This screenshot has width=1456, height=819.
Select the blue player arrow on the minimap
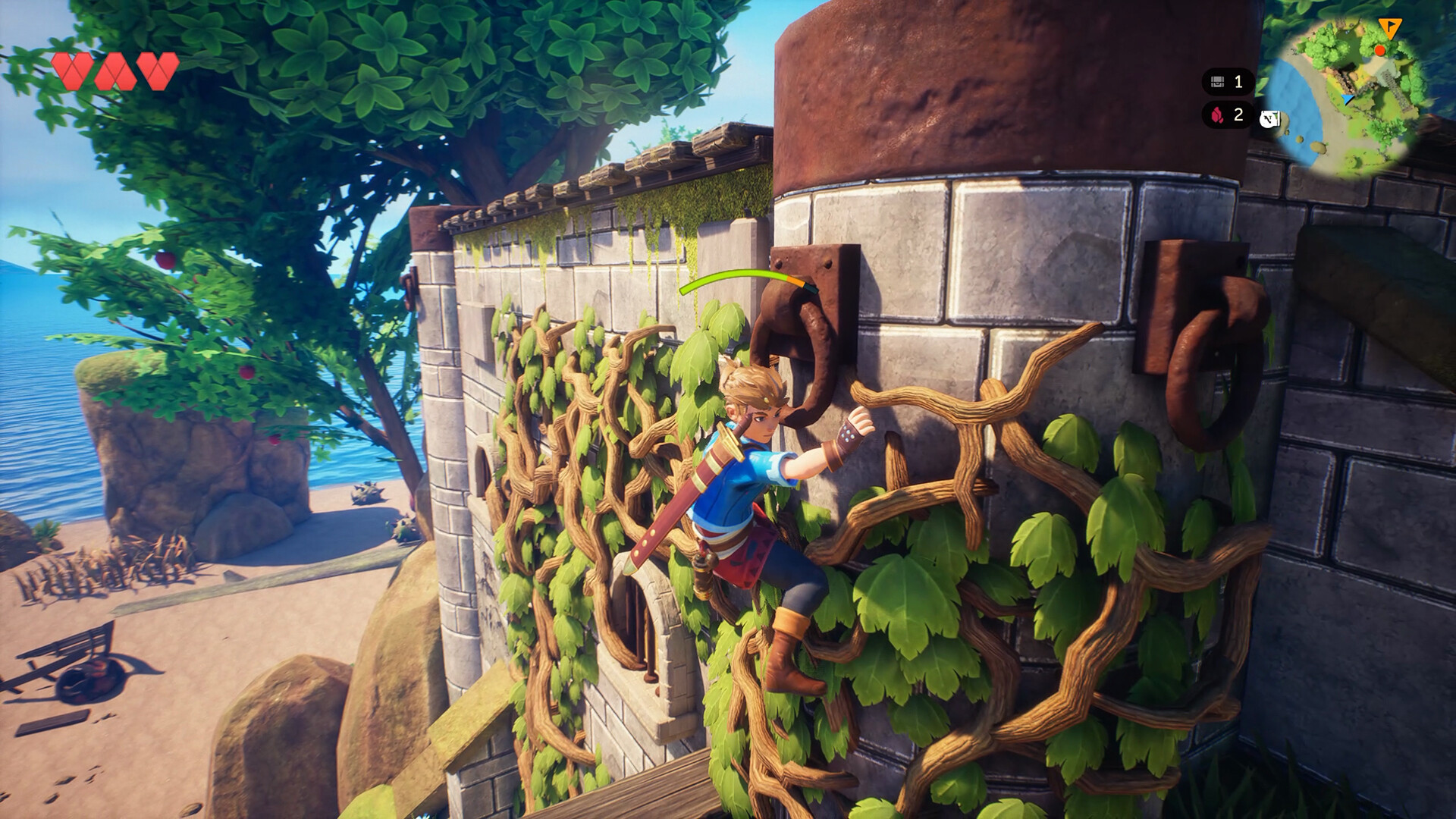point(1348,99)
